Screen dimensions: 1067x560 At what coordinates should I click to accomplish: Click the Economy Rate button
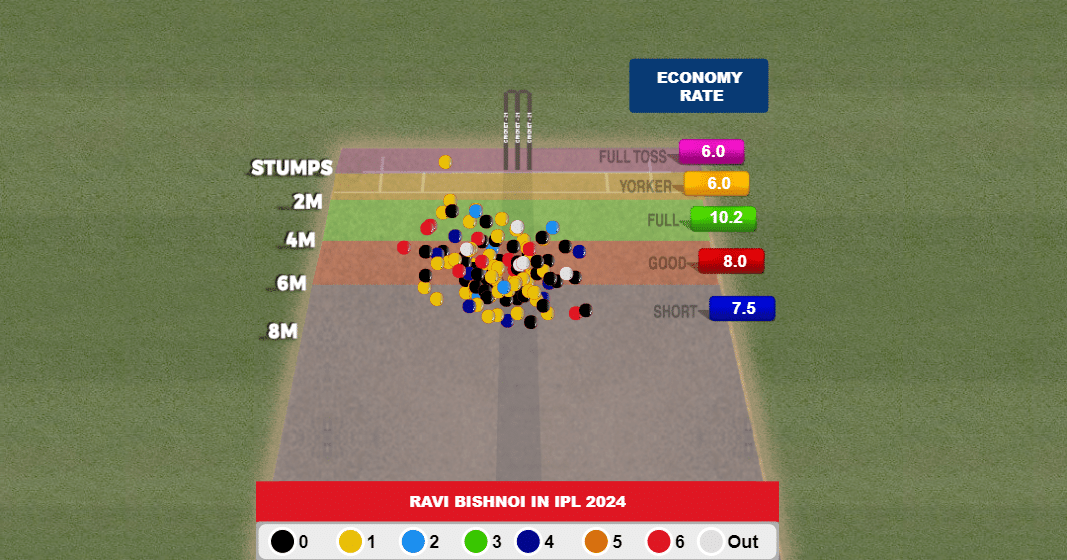coord(698,86)
